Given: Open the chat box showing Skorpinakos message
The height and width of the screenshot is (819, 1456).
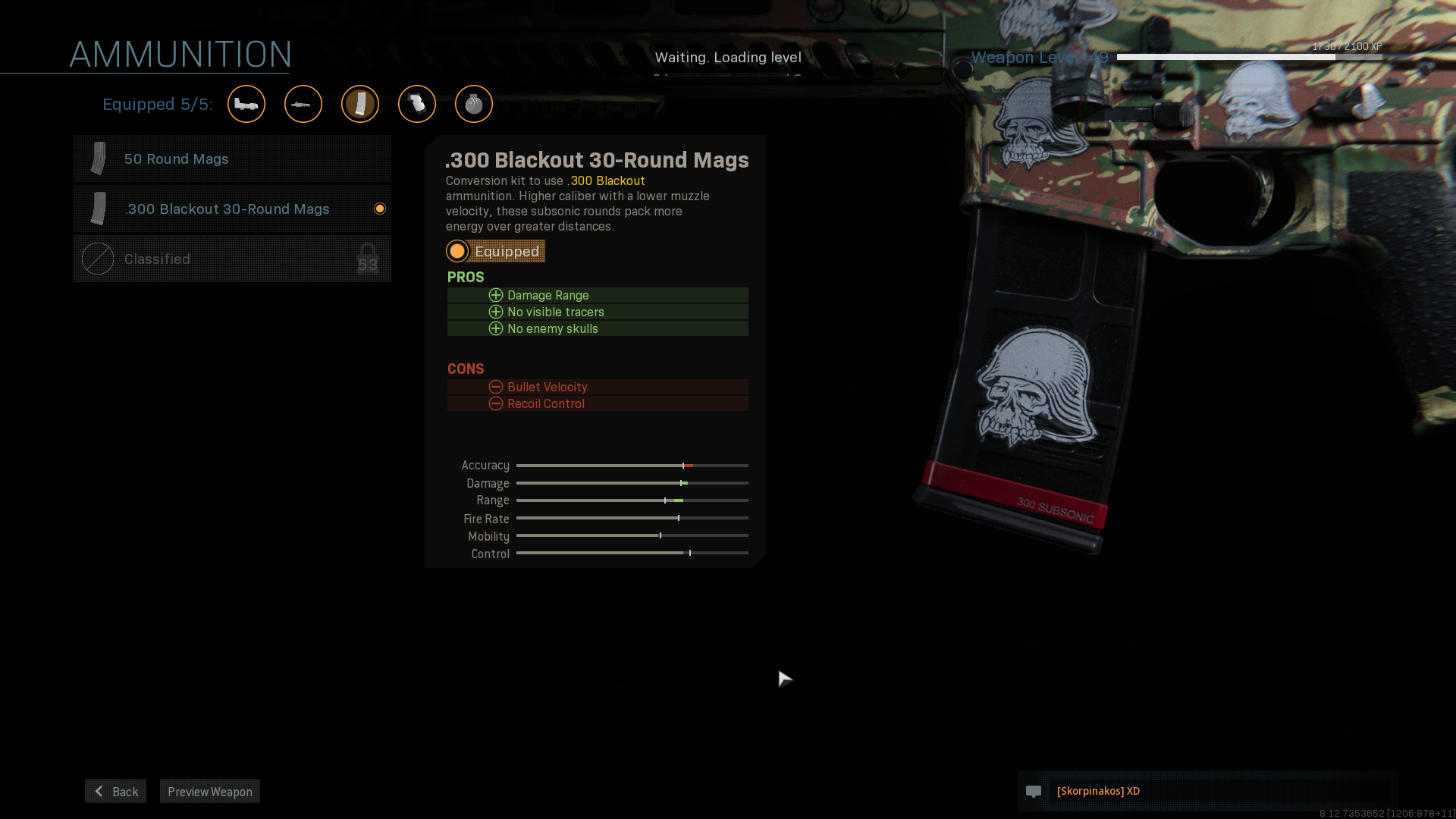Looking at the screenshot, I should point(1207,792).
